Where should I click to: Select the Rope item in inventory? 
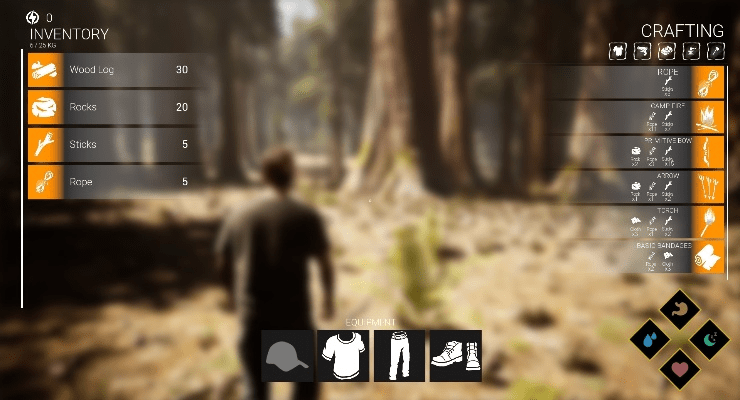pyautogui.click(x=110, y=181)
